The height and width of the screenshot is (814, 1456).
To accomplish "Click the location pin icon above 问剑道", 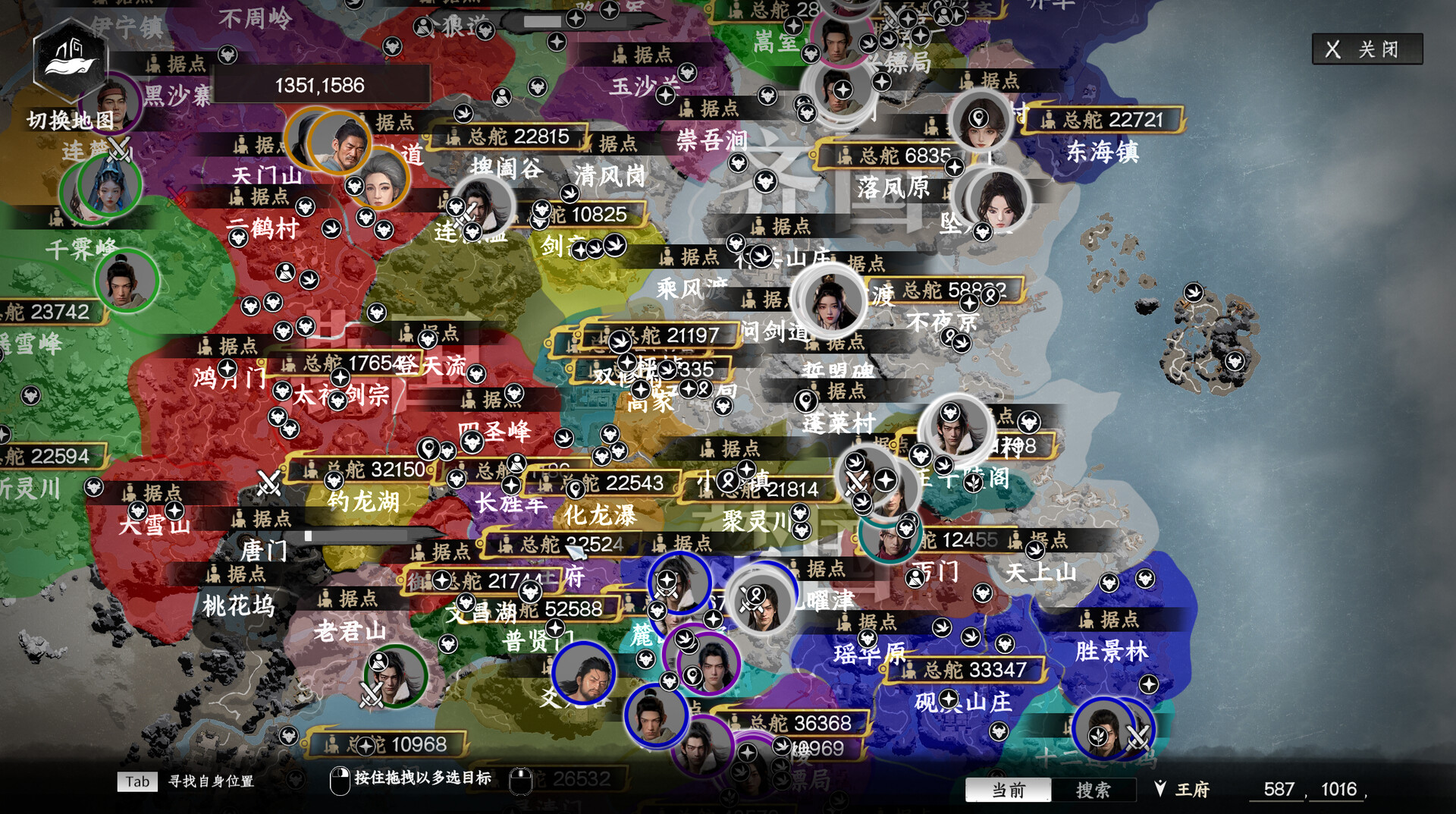I will [x=805, y=401].
